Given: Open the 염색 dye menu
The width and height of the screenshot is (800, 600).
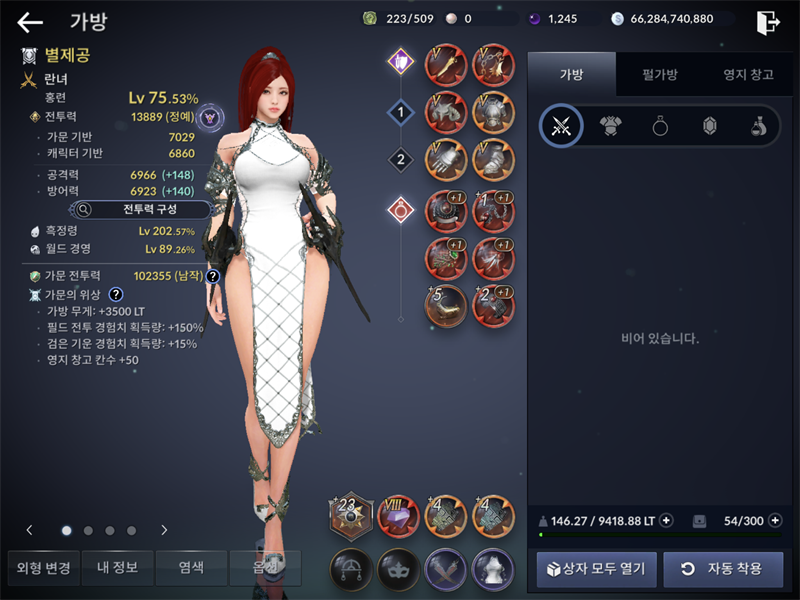Looking at the screenshot, I should (x=191, y=569).
